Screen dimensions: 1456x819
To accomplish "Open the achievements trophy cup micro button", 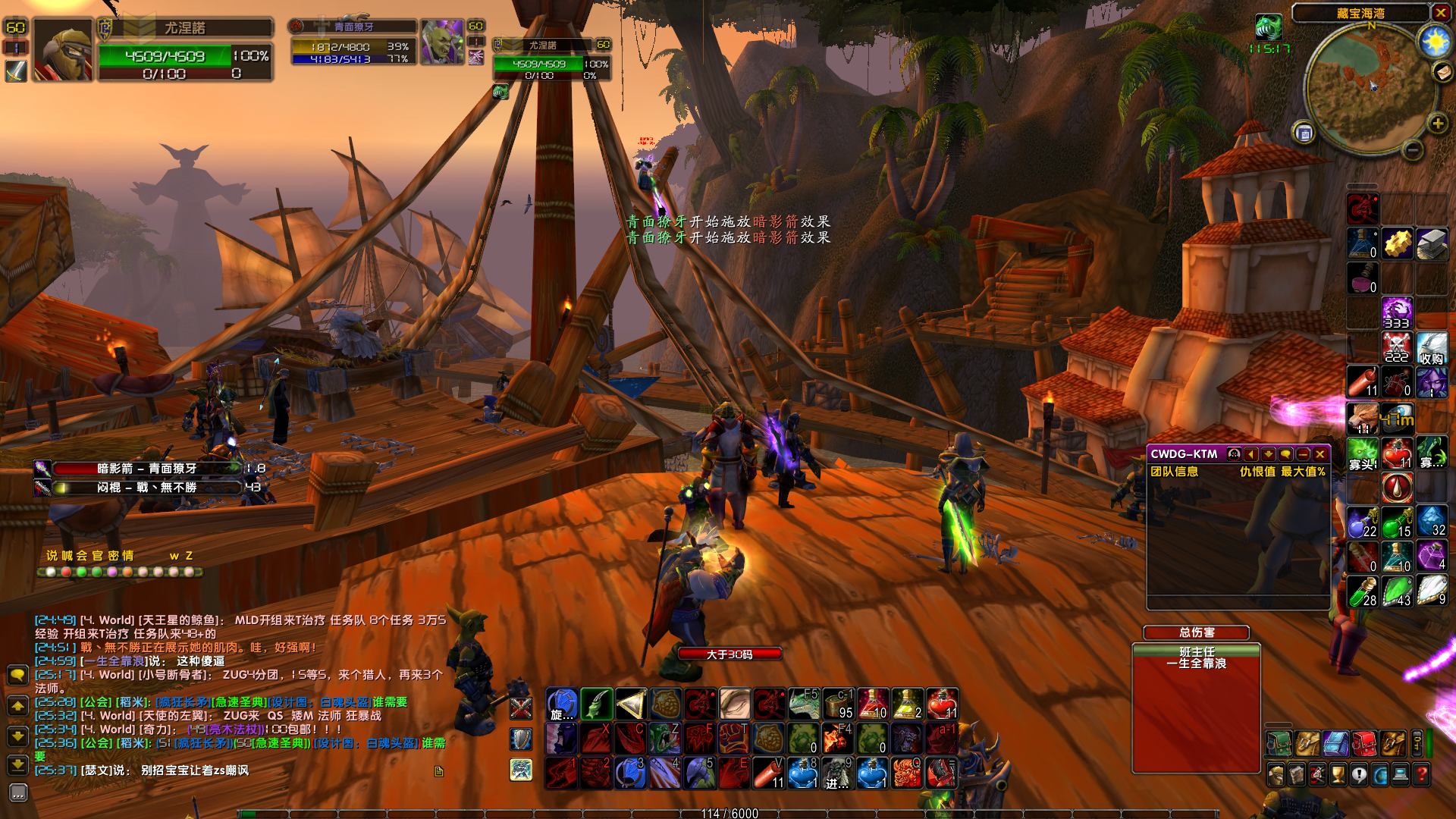I will tap(1338, 774).
